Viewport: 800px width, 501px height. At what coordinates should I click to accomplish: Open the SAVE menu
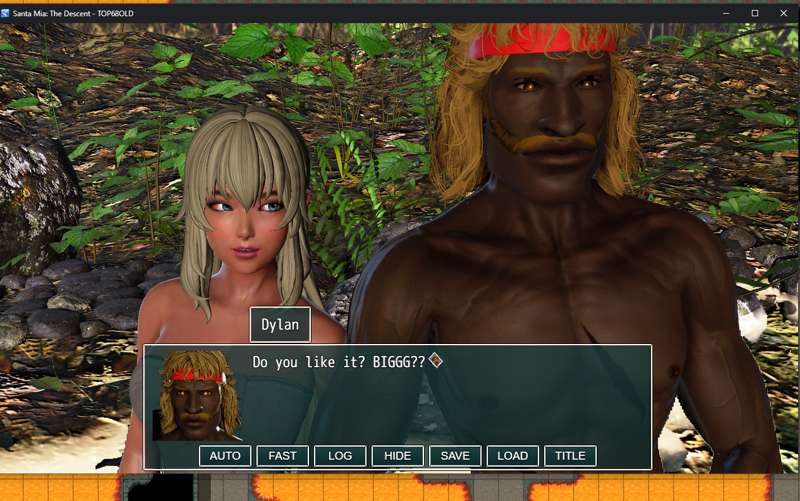pos(455,456)
